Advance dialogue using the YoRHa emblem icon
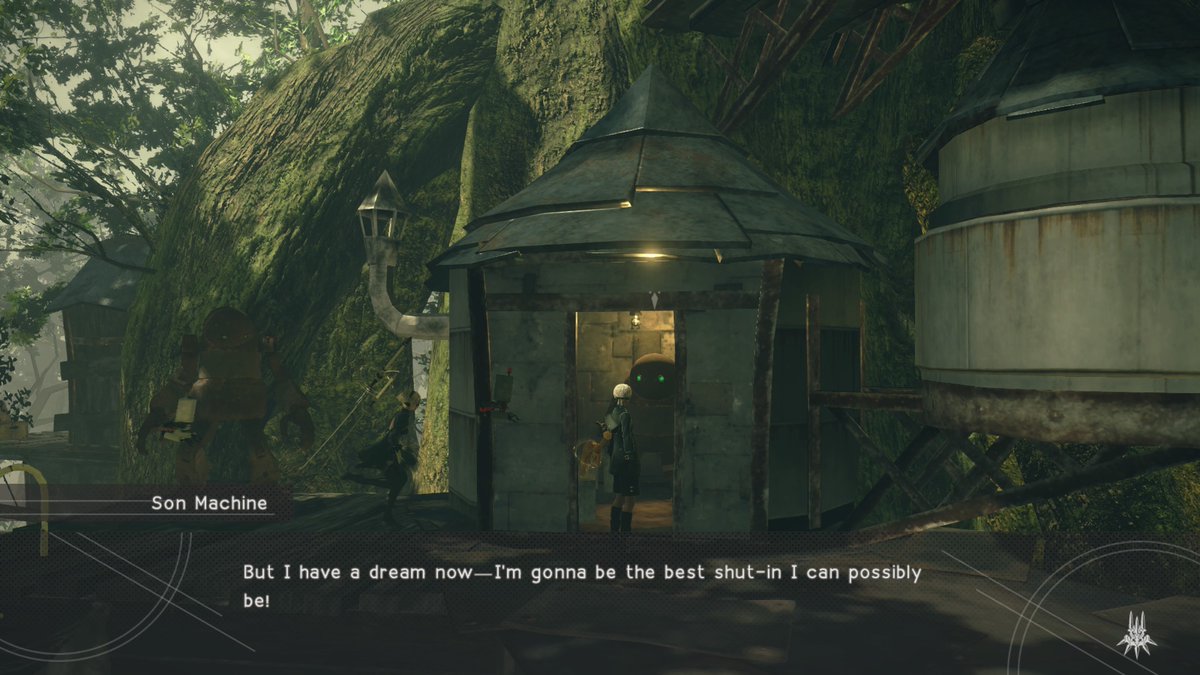1200x675 pixels. point(1136,633)
